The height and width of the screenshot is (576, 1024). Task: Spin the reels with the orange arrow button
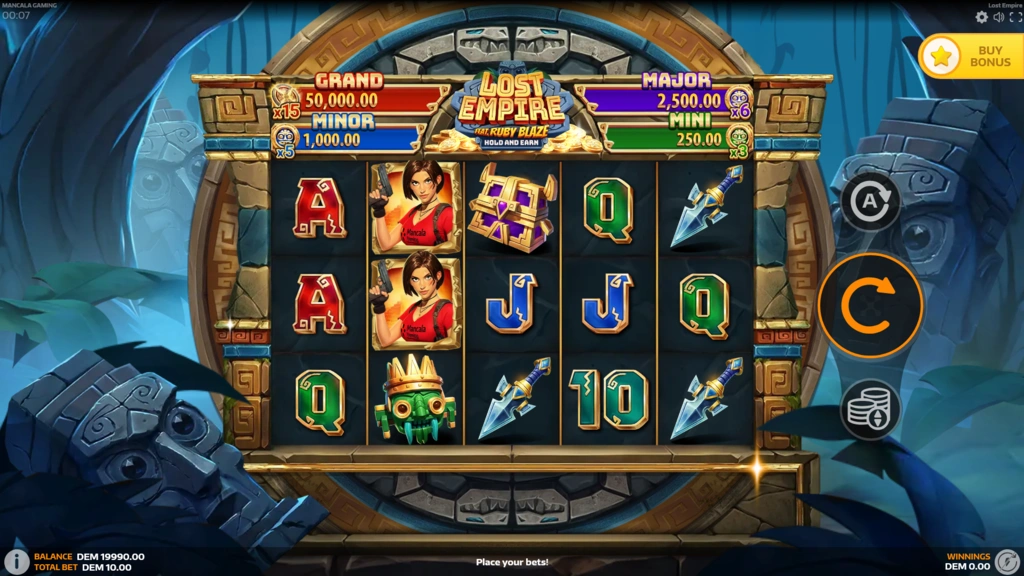point(870,306)
